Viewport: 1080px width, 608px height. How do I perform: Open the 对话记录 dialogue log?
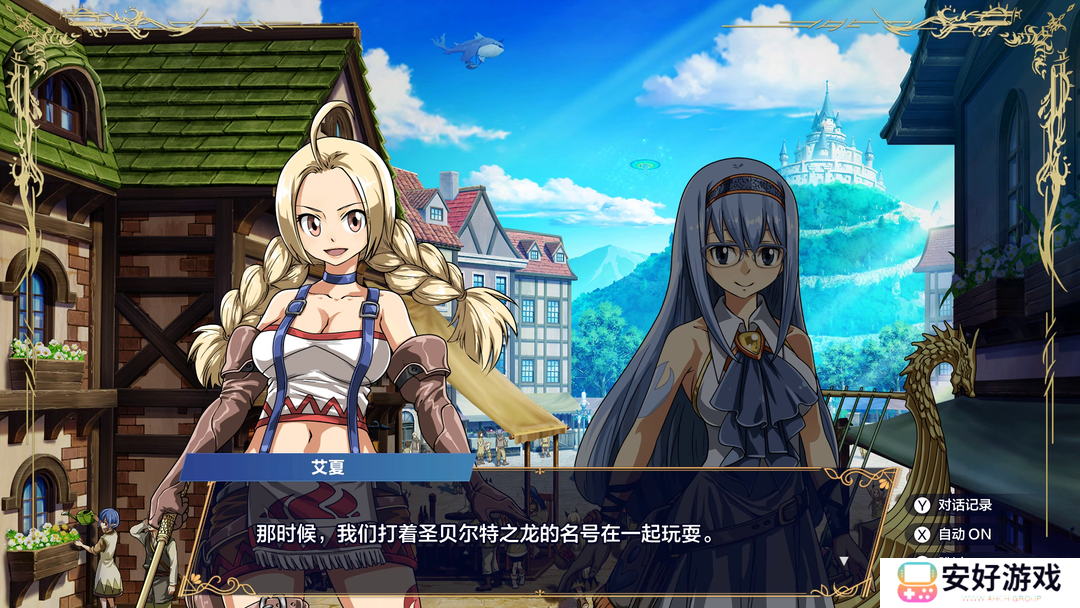[951, 505]
